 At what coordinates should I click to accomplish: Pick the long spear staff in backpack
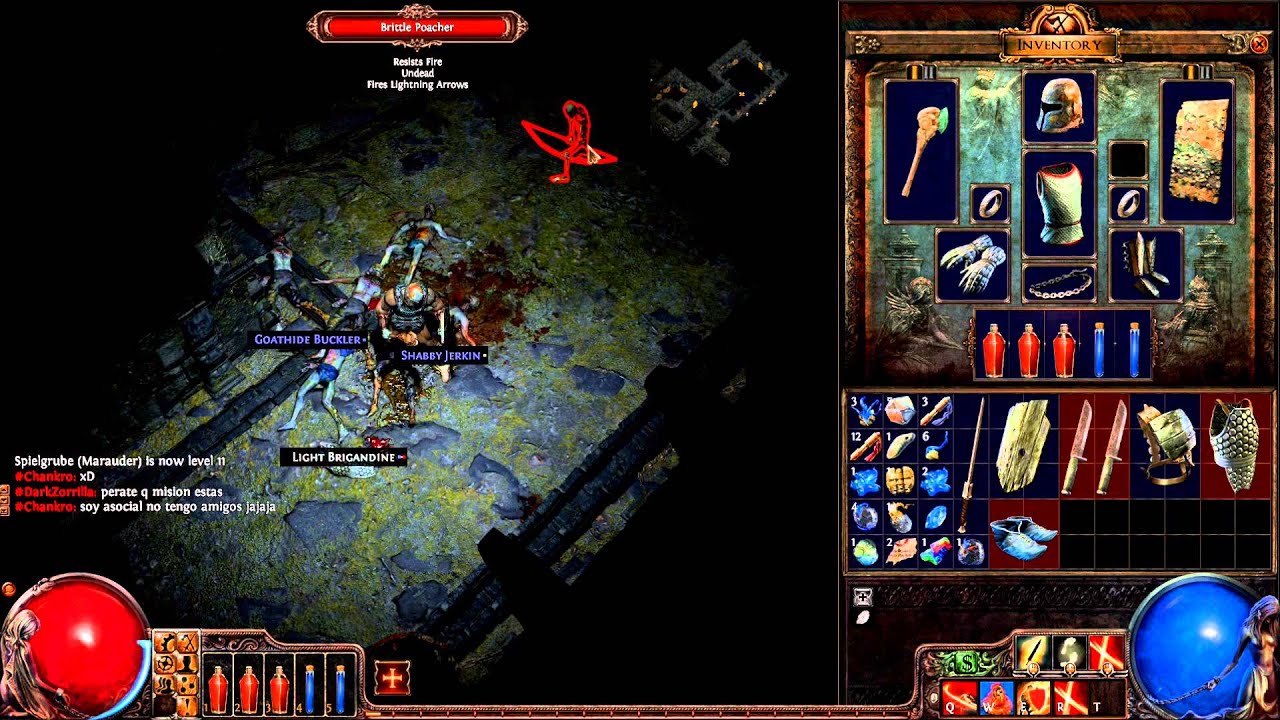(970, 463)
